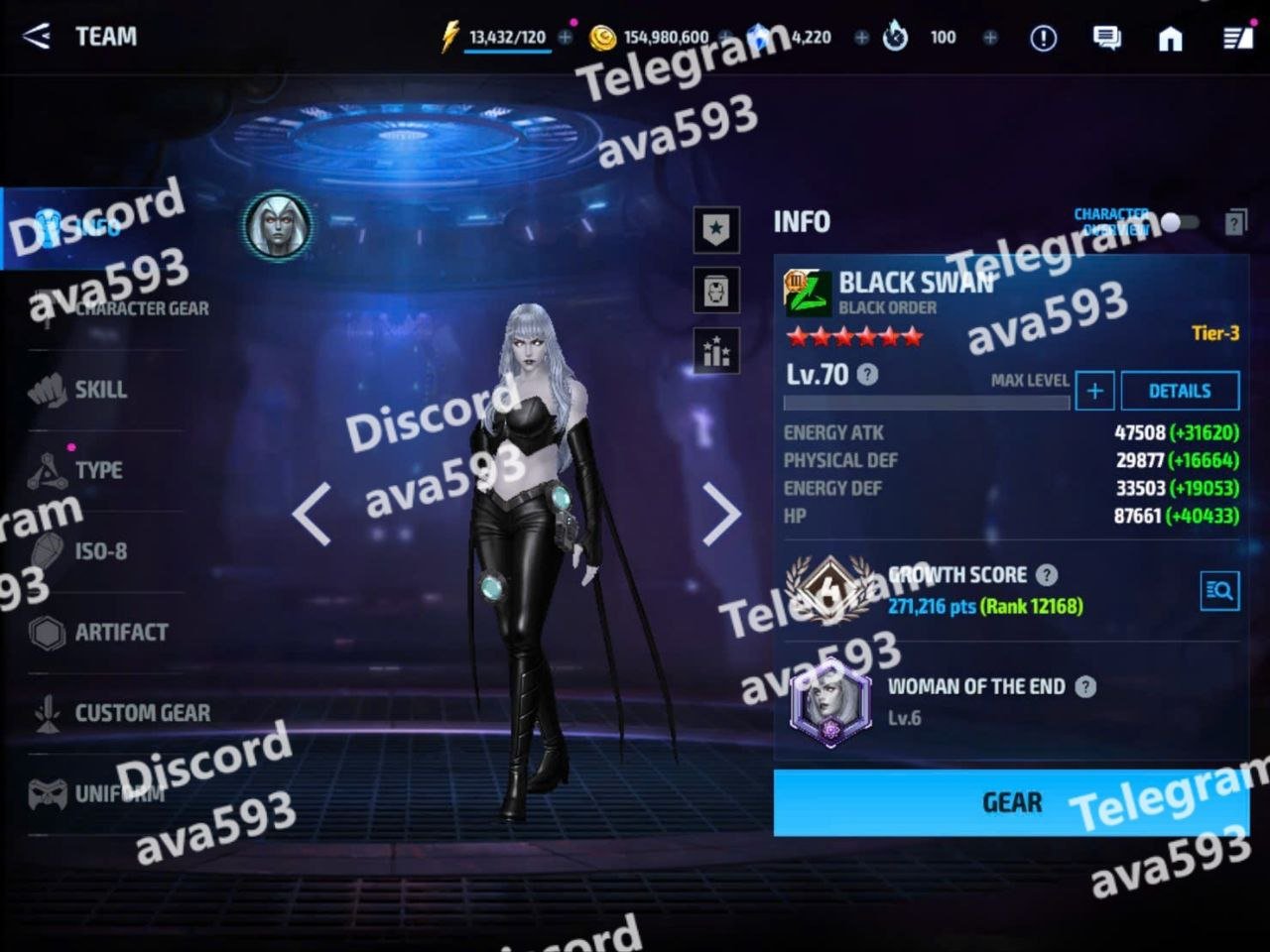The height and width of the screenshot is (952, 1270).
Task: Open the Artifact tab
Action: pos(120,632)
